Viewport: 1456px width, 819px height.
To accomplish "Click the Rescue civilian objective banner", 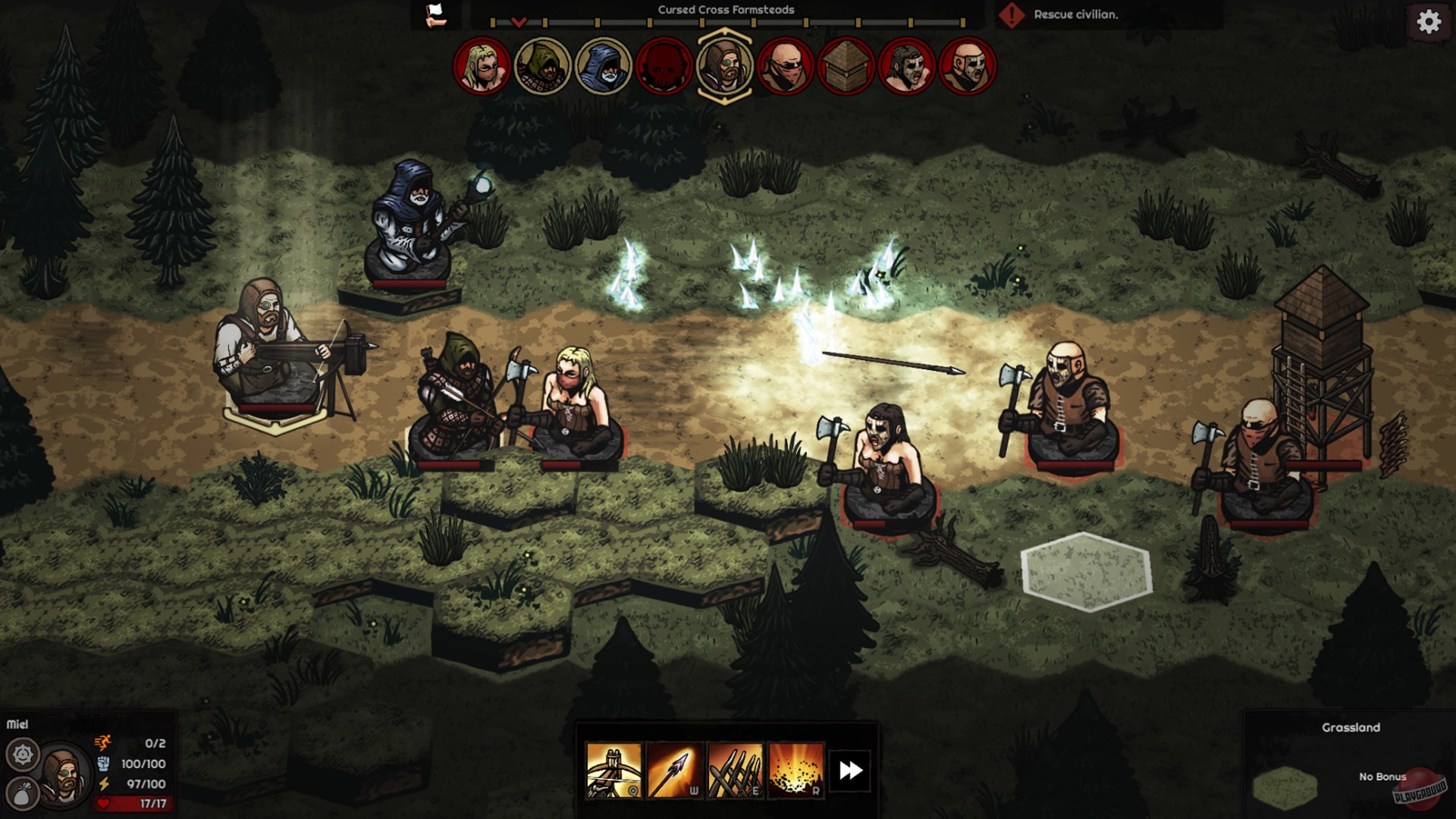I will [x=1077, y=13].
